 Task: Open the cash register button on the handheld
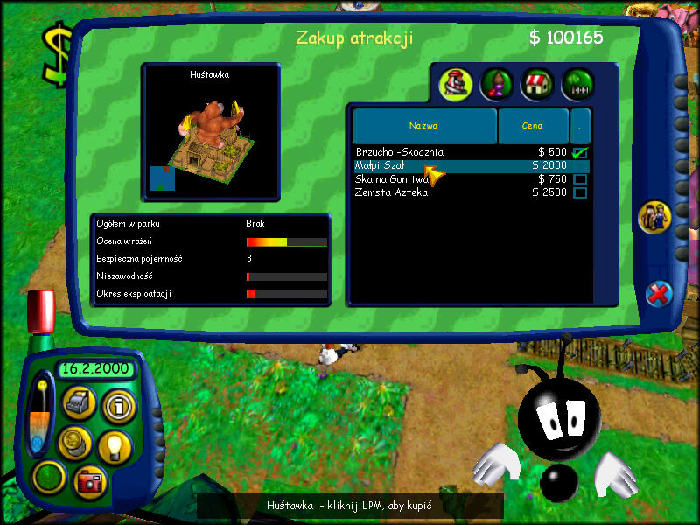(x=78, y=403)
